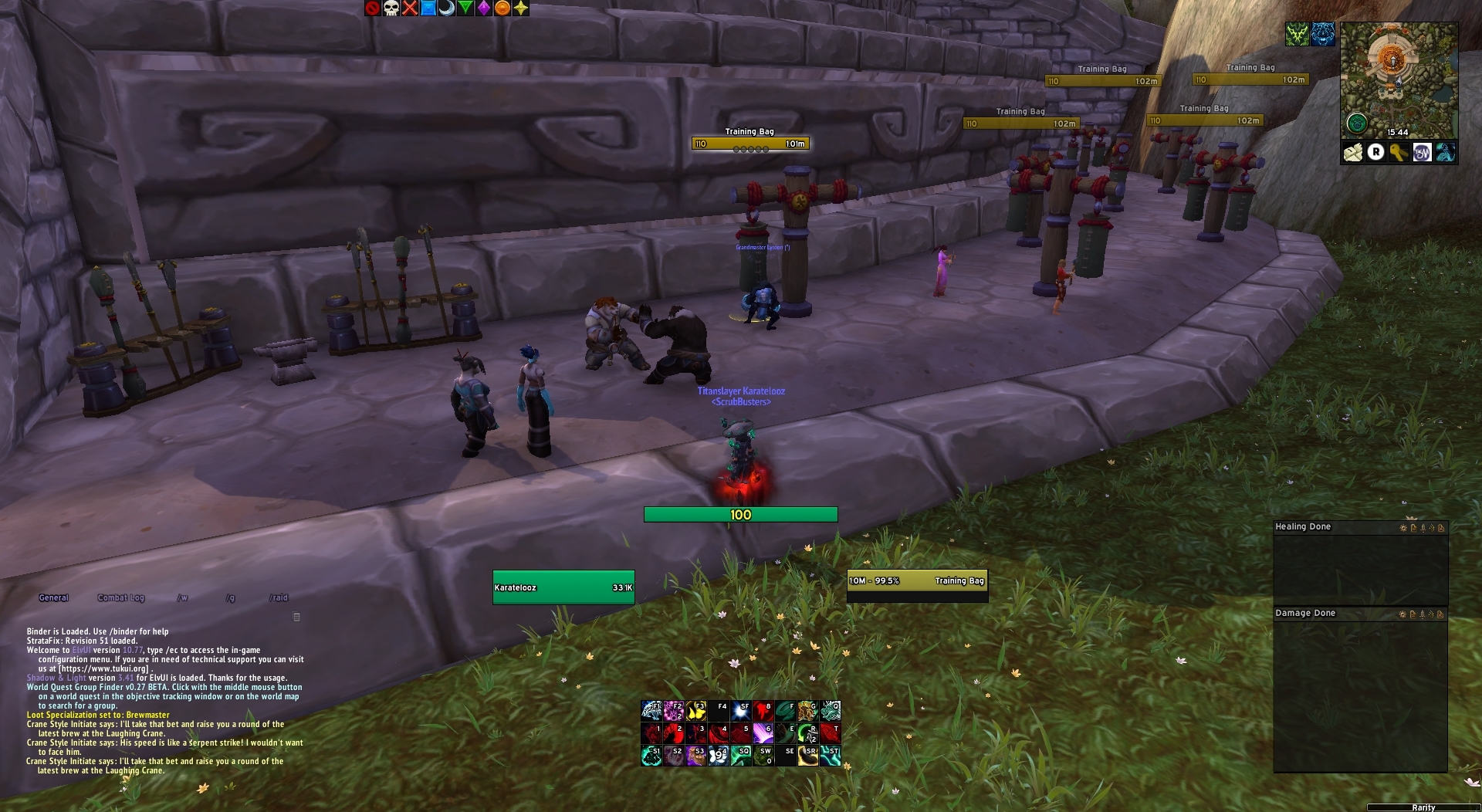The height and width of the screenshot is (812, 1482).
Task: Open the white R addon button
Action: (1375, 153)
